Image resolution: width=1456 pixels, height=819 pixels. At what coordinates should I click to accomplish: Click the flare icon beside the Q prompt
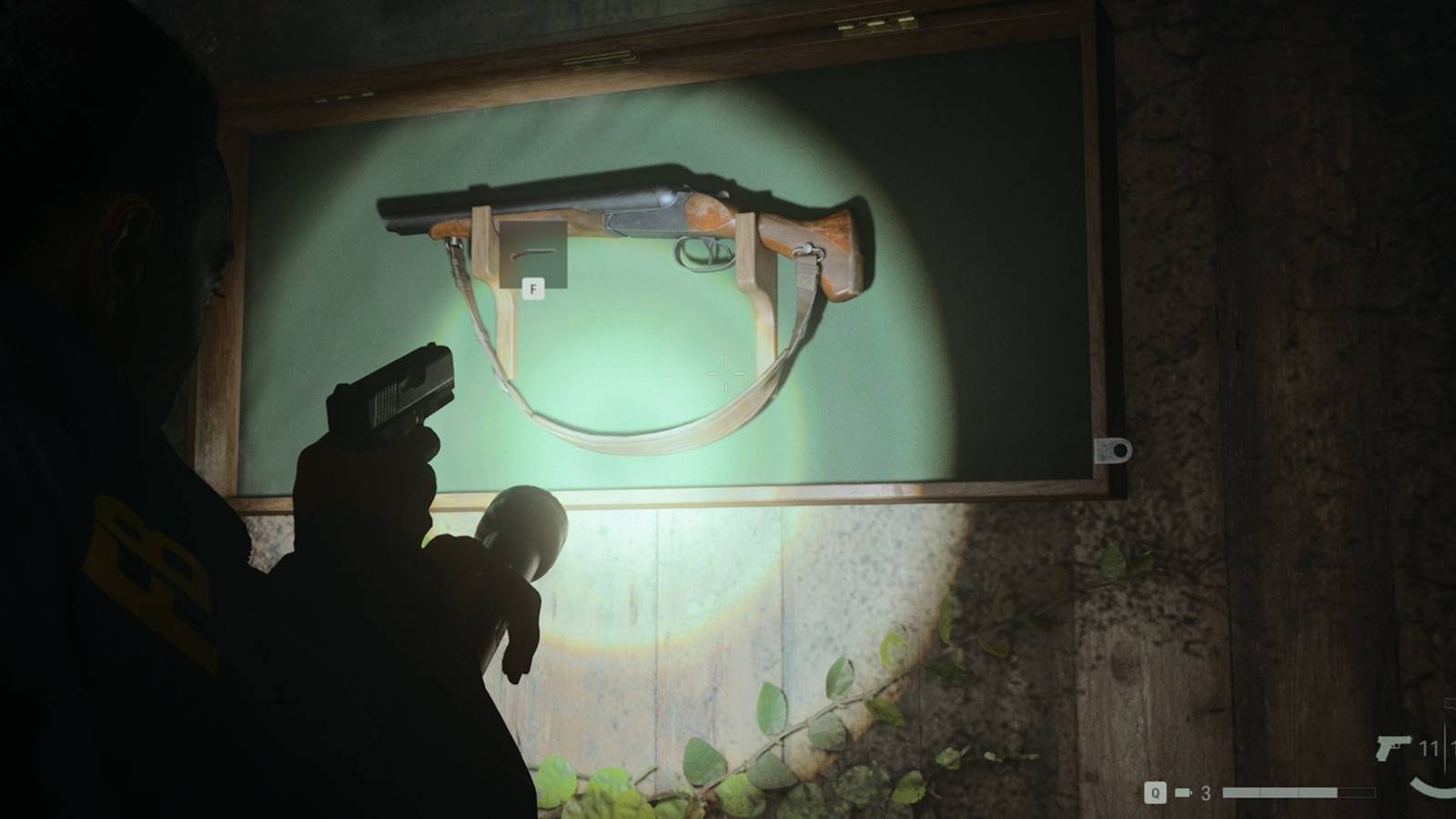click(x=1184, y=794)
